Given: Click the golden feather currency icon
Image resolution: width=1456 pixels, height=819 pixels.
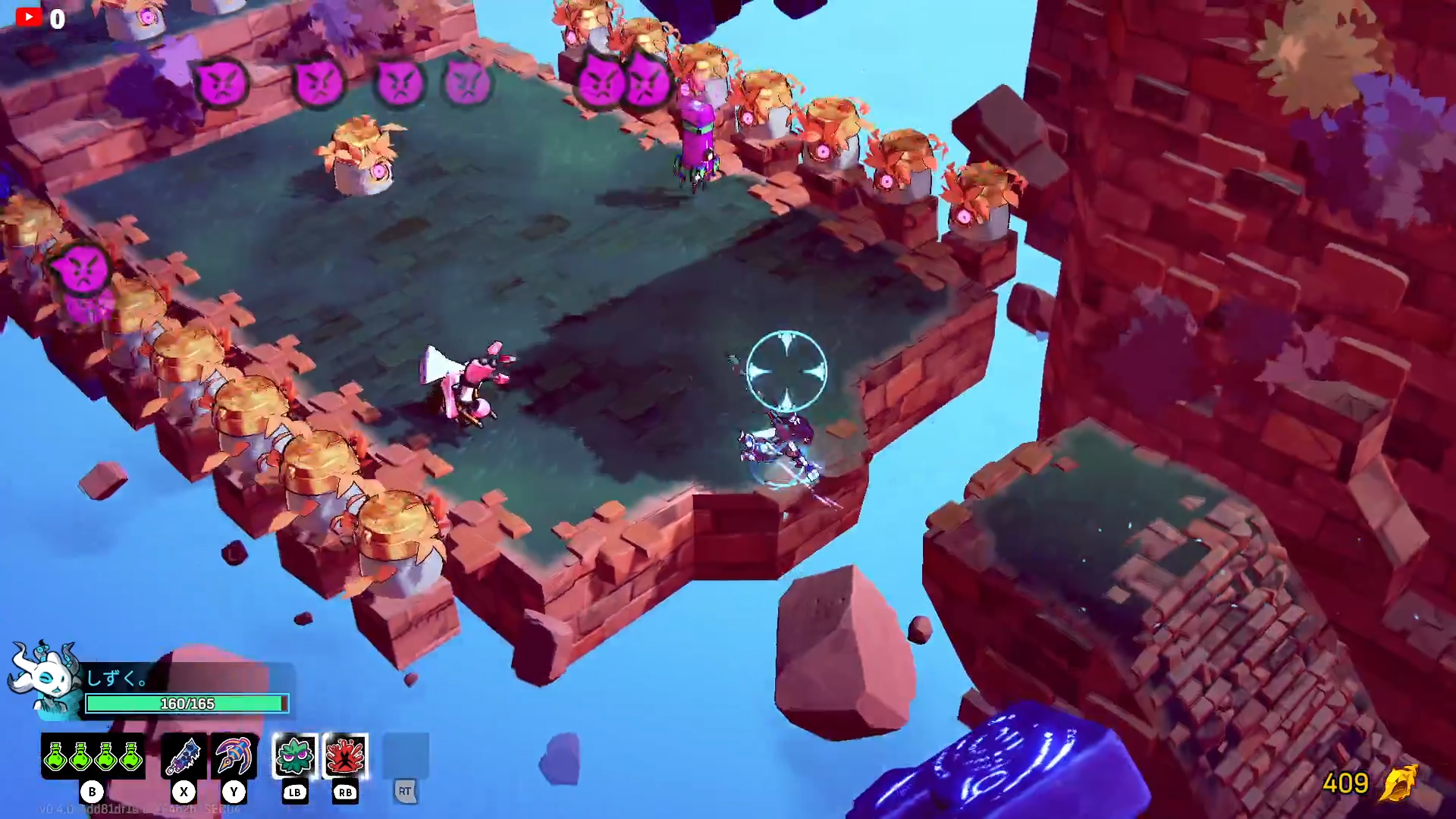Looking at the screenshot, I should click(x=1399, y=783).
